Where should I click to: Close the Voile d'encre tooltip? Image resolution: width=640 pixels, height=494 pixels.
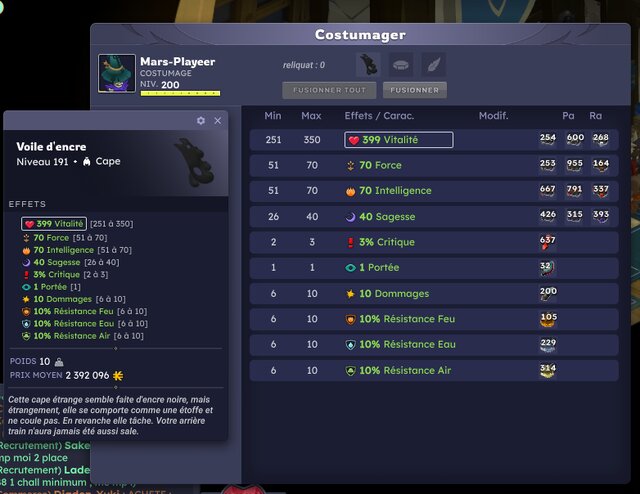(219, 120)
